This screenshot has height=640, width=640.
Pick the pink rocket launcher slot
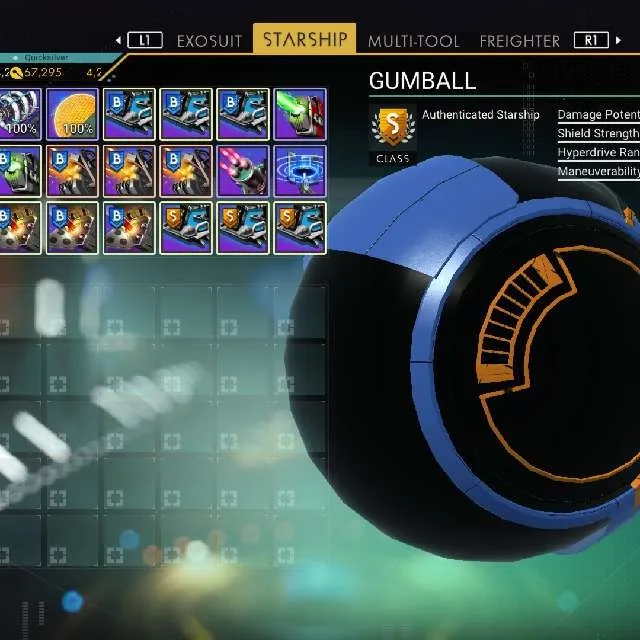243,171
